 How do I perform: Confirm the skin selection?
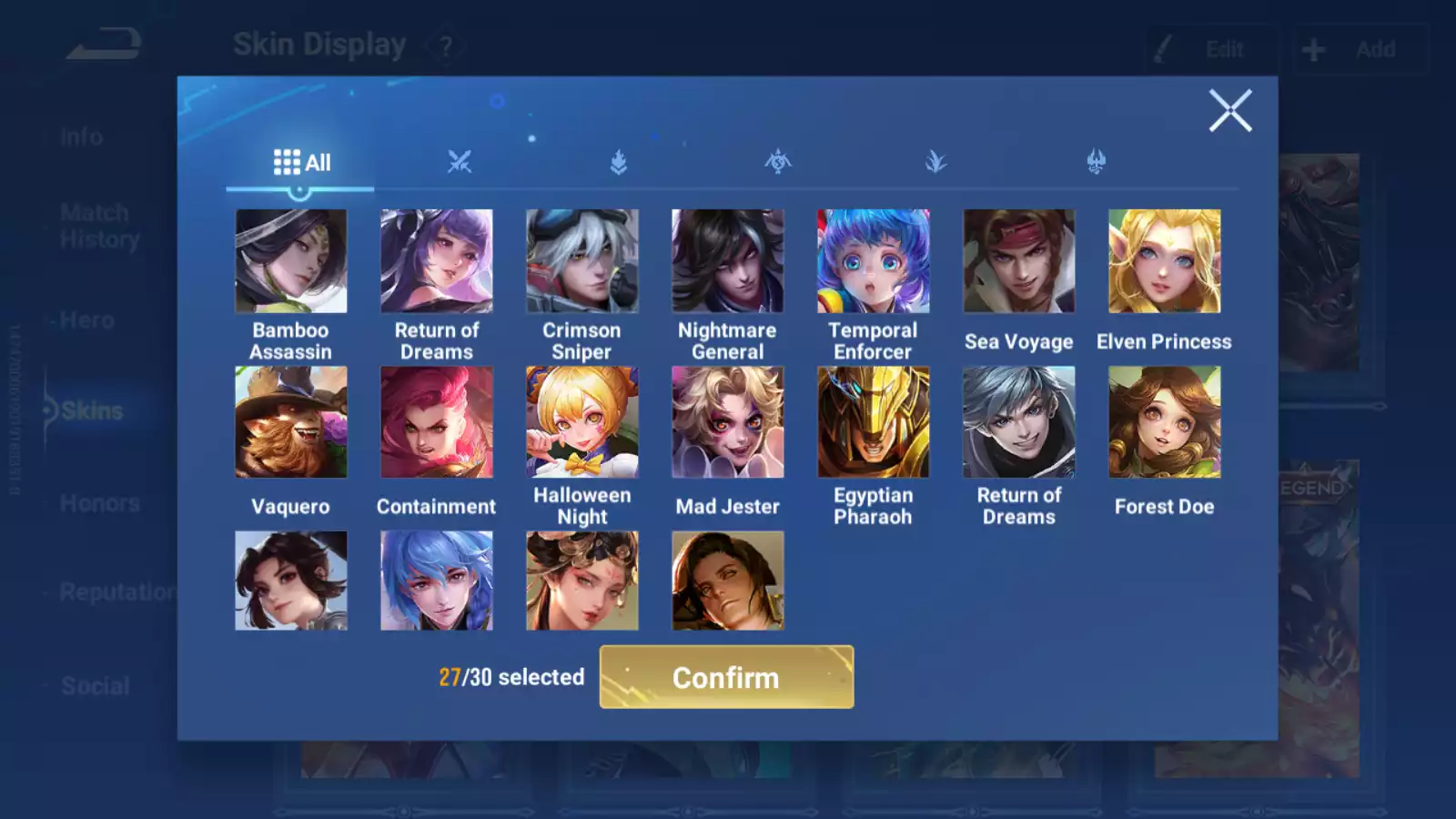point(726,677)
